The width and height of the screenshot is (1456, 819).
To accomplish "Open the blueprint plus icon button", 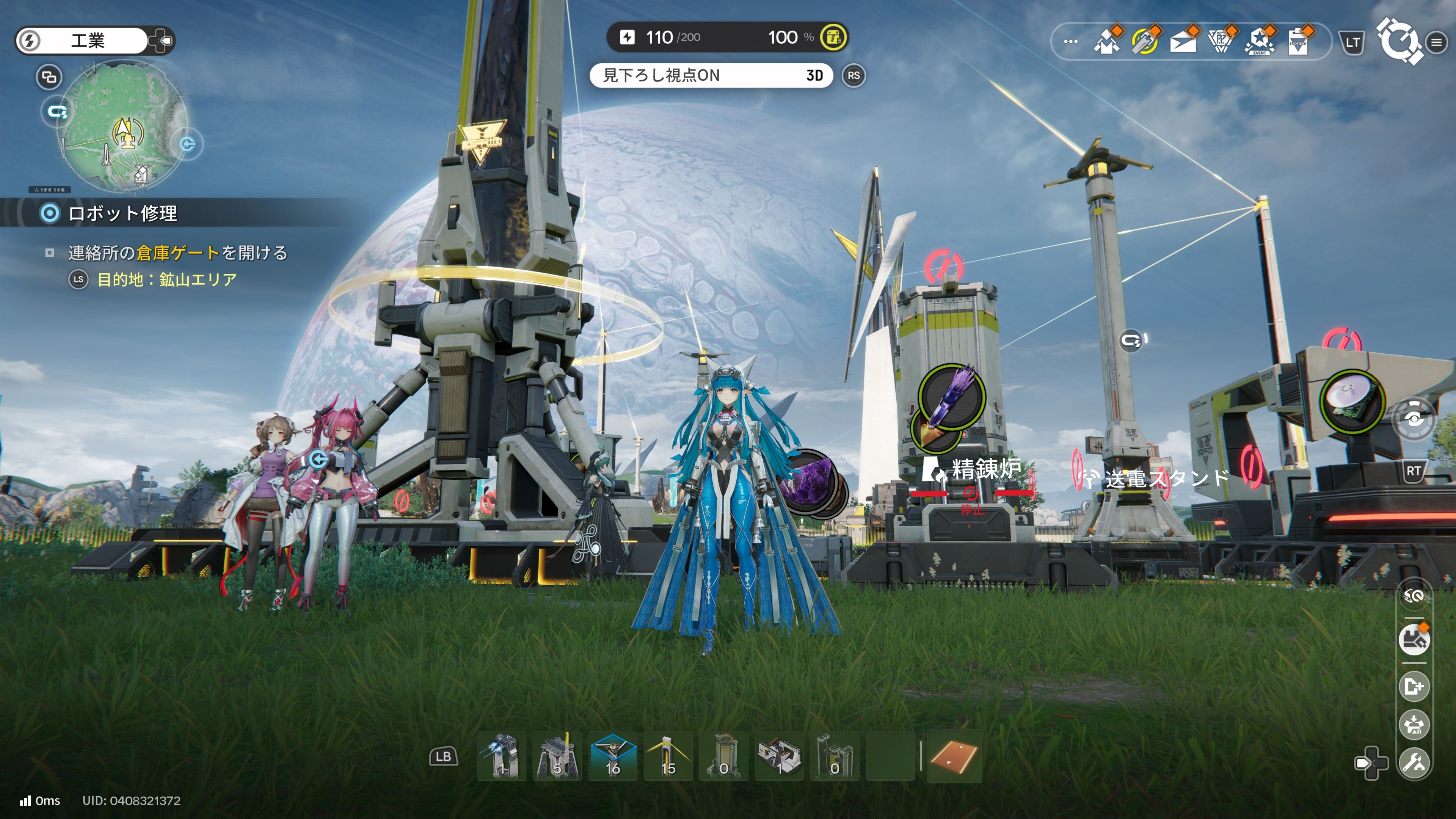I will (x=1414, y=686).
